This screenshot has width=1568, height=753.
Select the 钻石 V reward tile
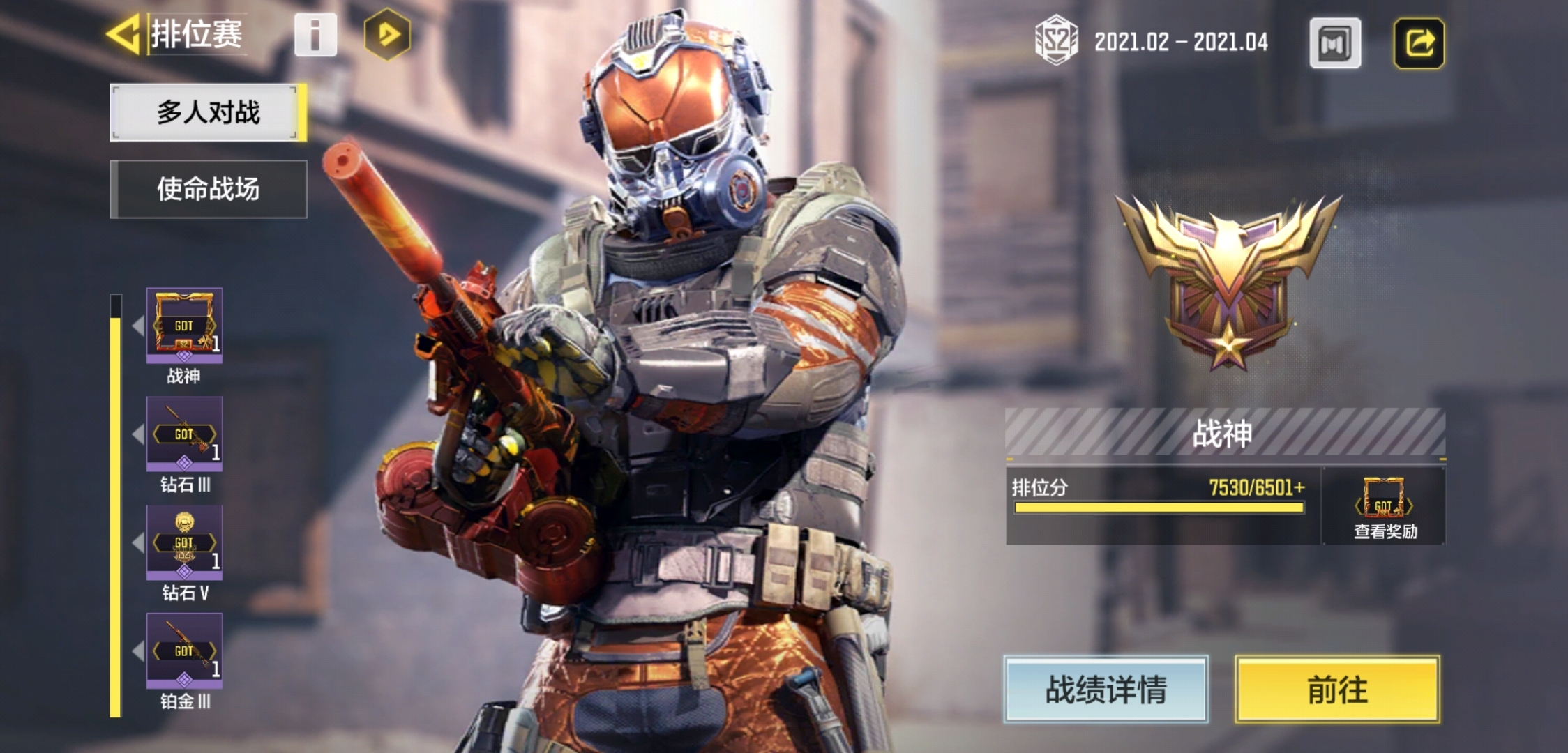(184, 543)
